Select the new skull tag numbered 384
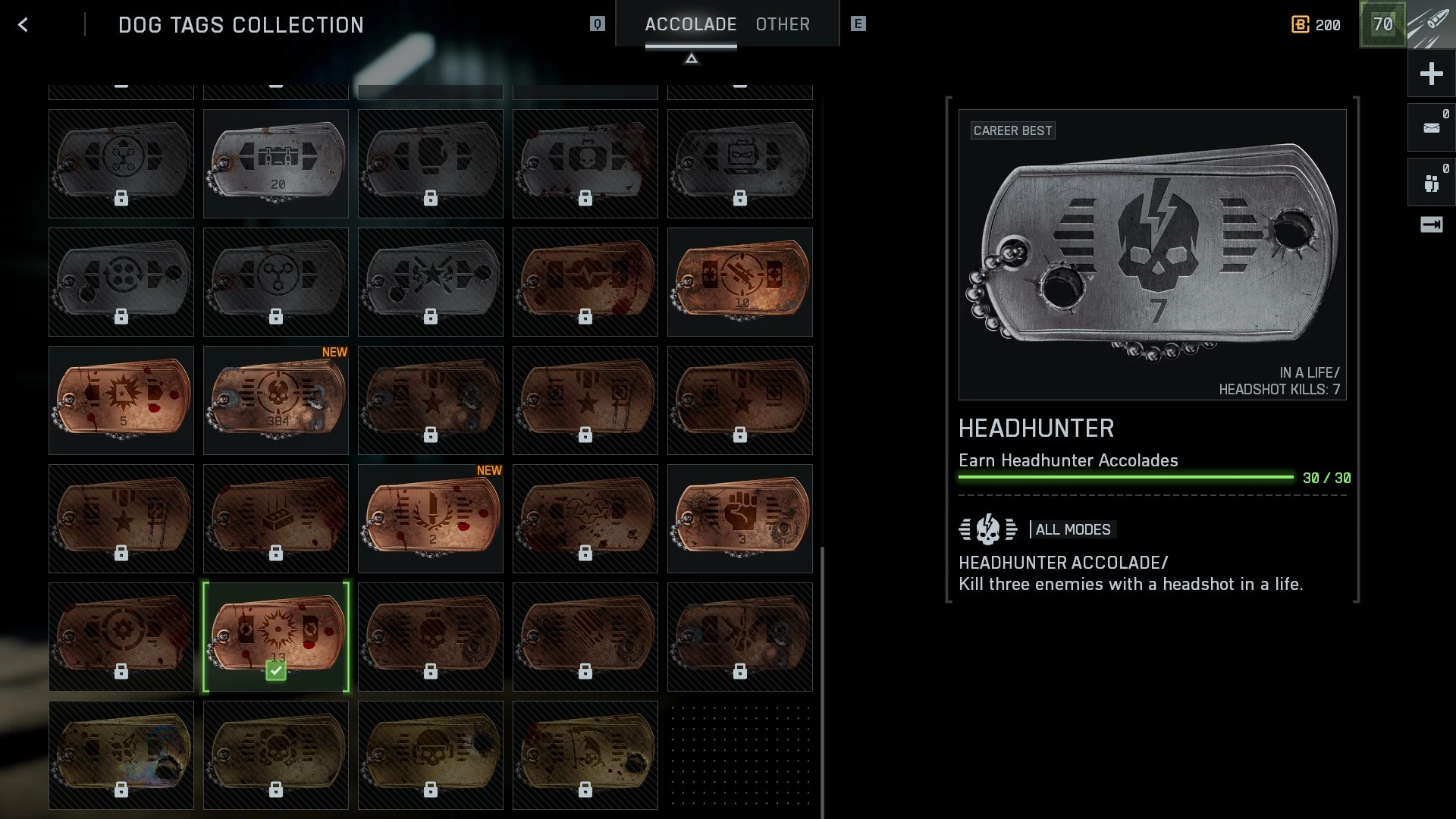This screenshot has height=819, width=1456. (276, 400)
